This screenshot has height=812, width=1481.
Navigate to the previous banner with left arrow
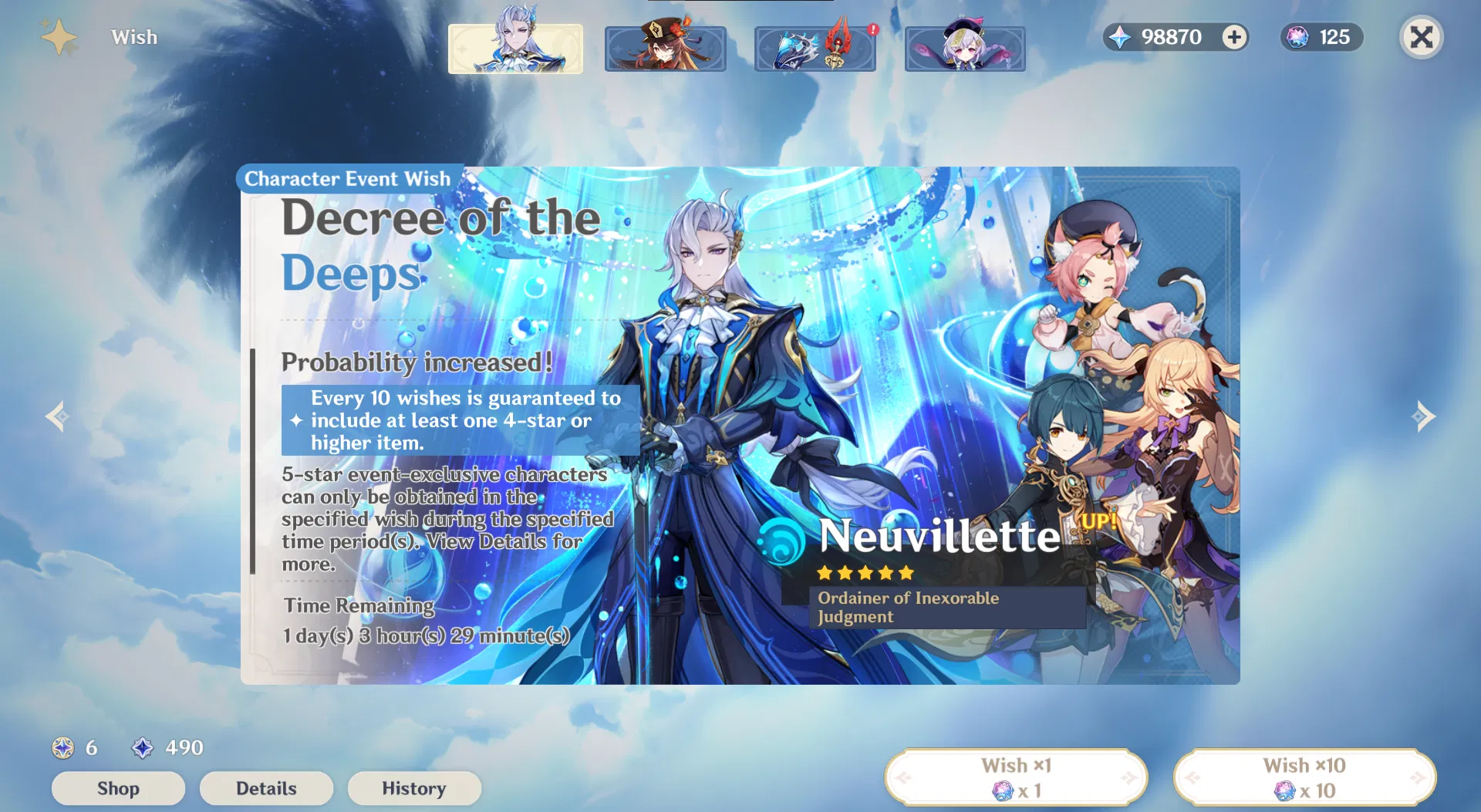tap(56, 417)
